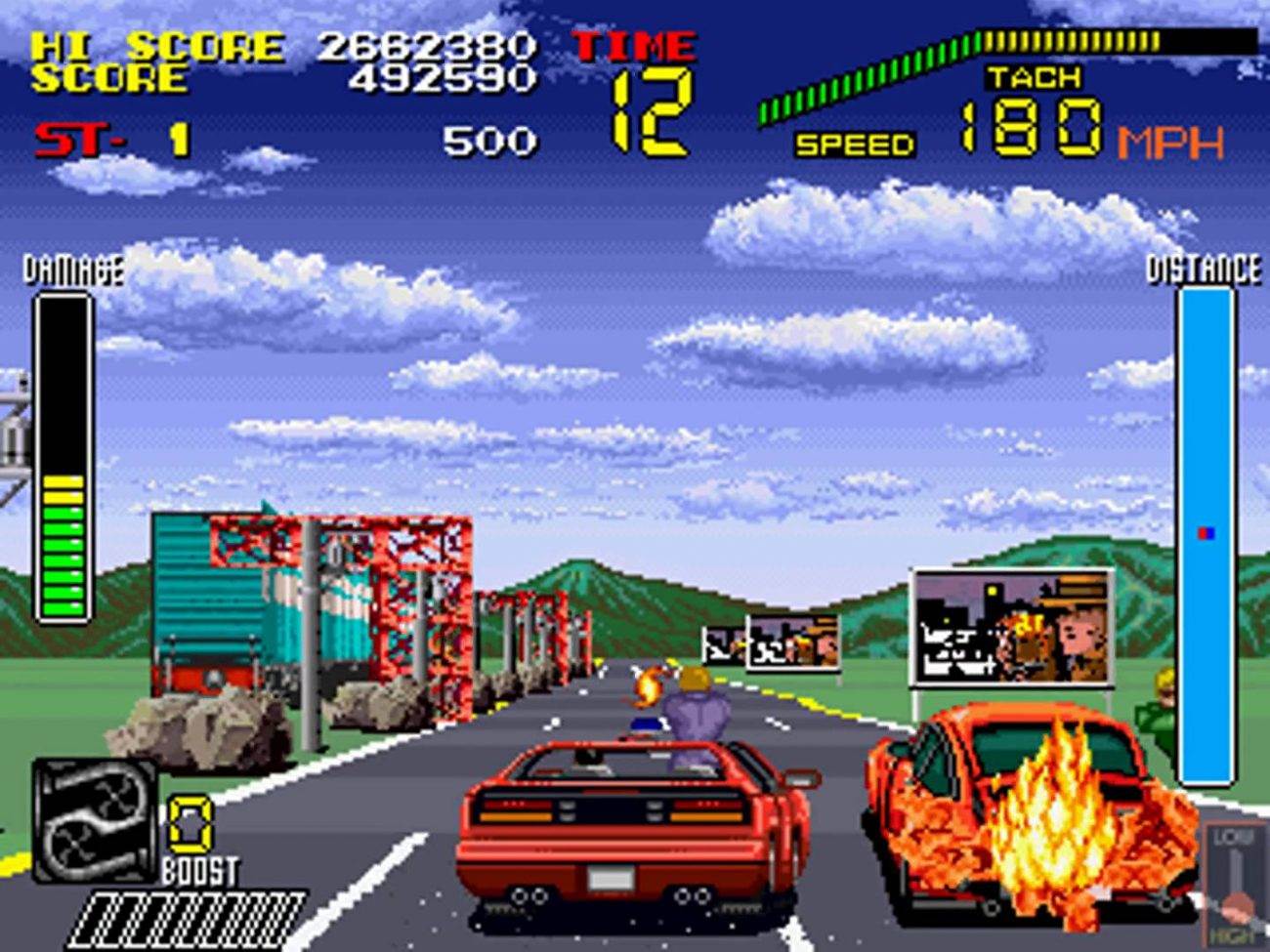
Task: Select the twin turbo boost icon
Action: click(x=93, y=820)
